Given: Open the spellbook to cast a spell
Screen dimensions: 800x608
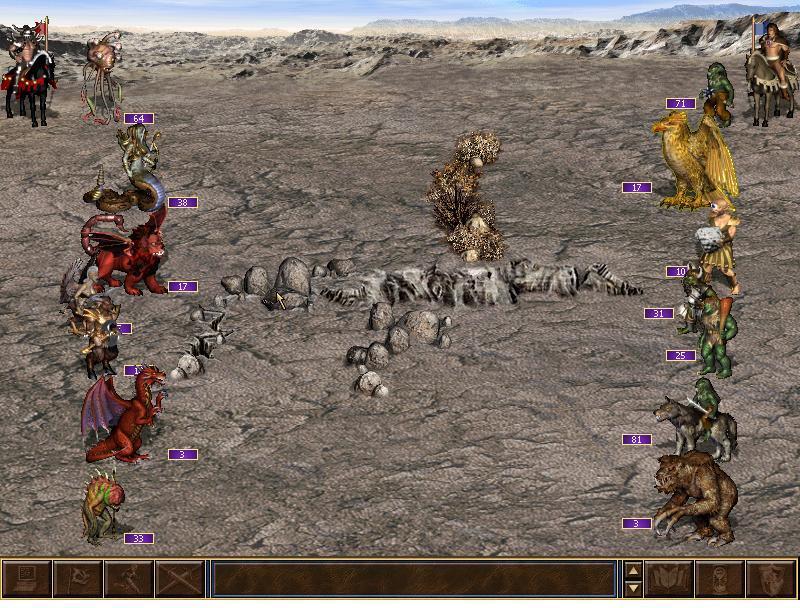Looking at the screenshot, I should pos(669,580).
